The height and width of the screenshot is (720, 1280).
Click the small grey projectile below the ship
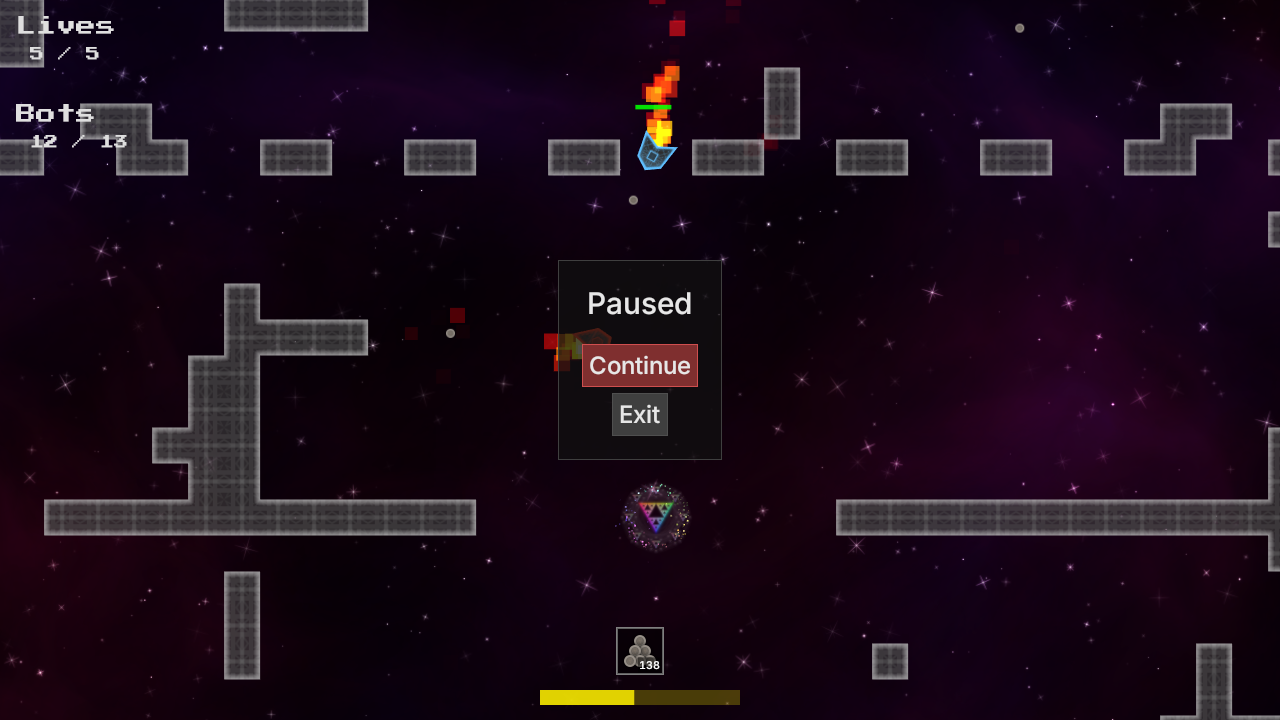(632, 200)
